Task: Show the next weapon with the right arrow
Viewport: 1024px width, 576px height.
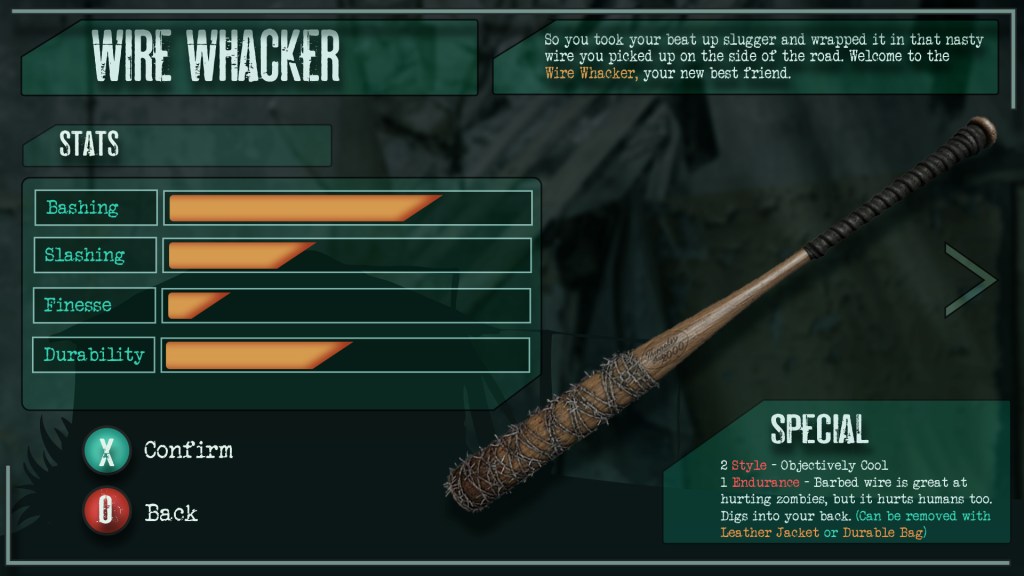Action: click(970, 279)
